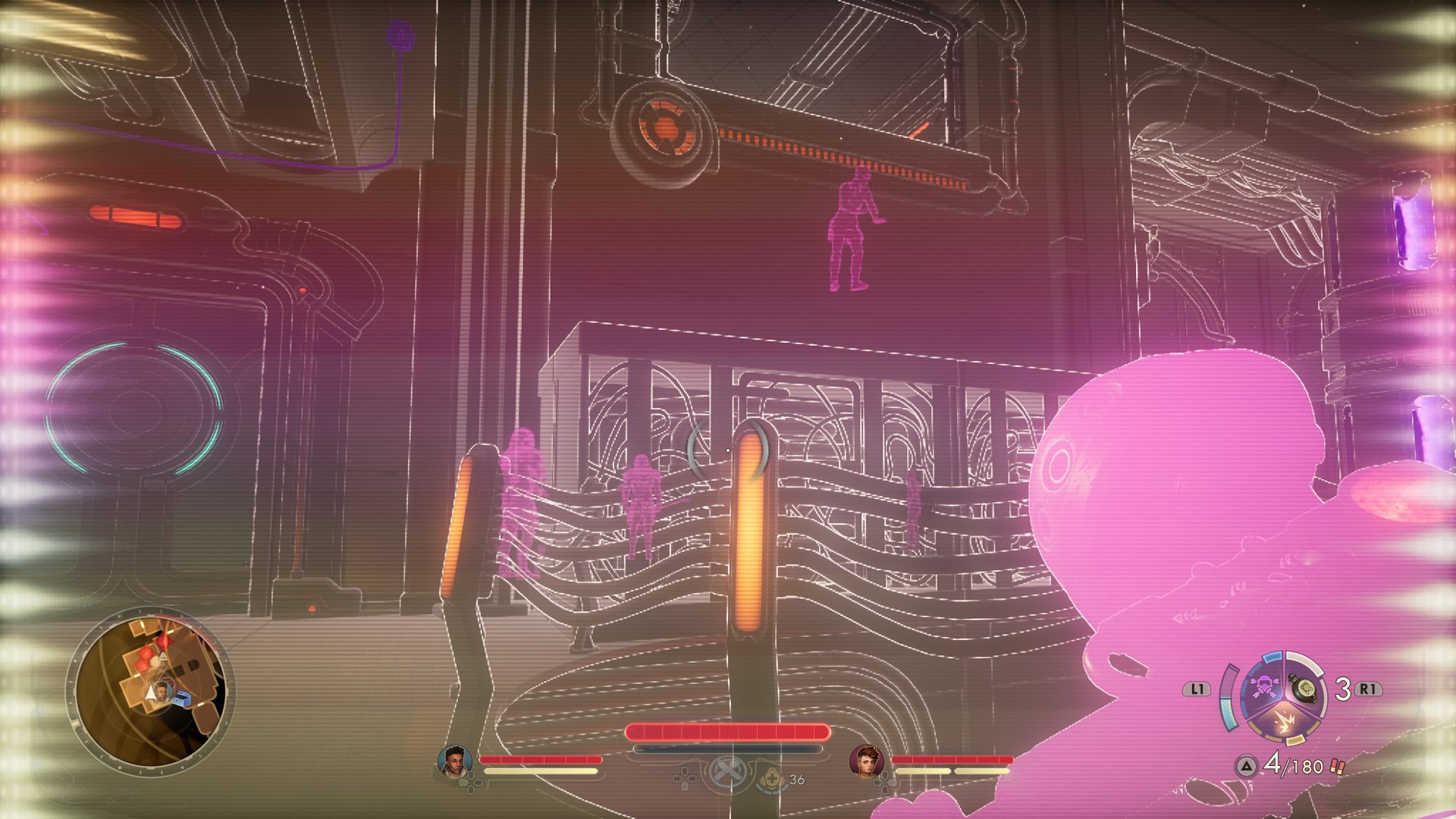Click the blue loot chest icon on minimap
The image size is (1456, 819).
point(184,697)
